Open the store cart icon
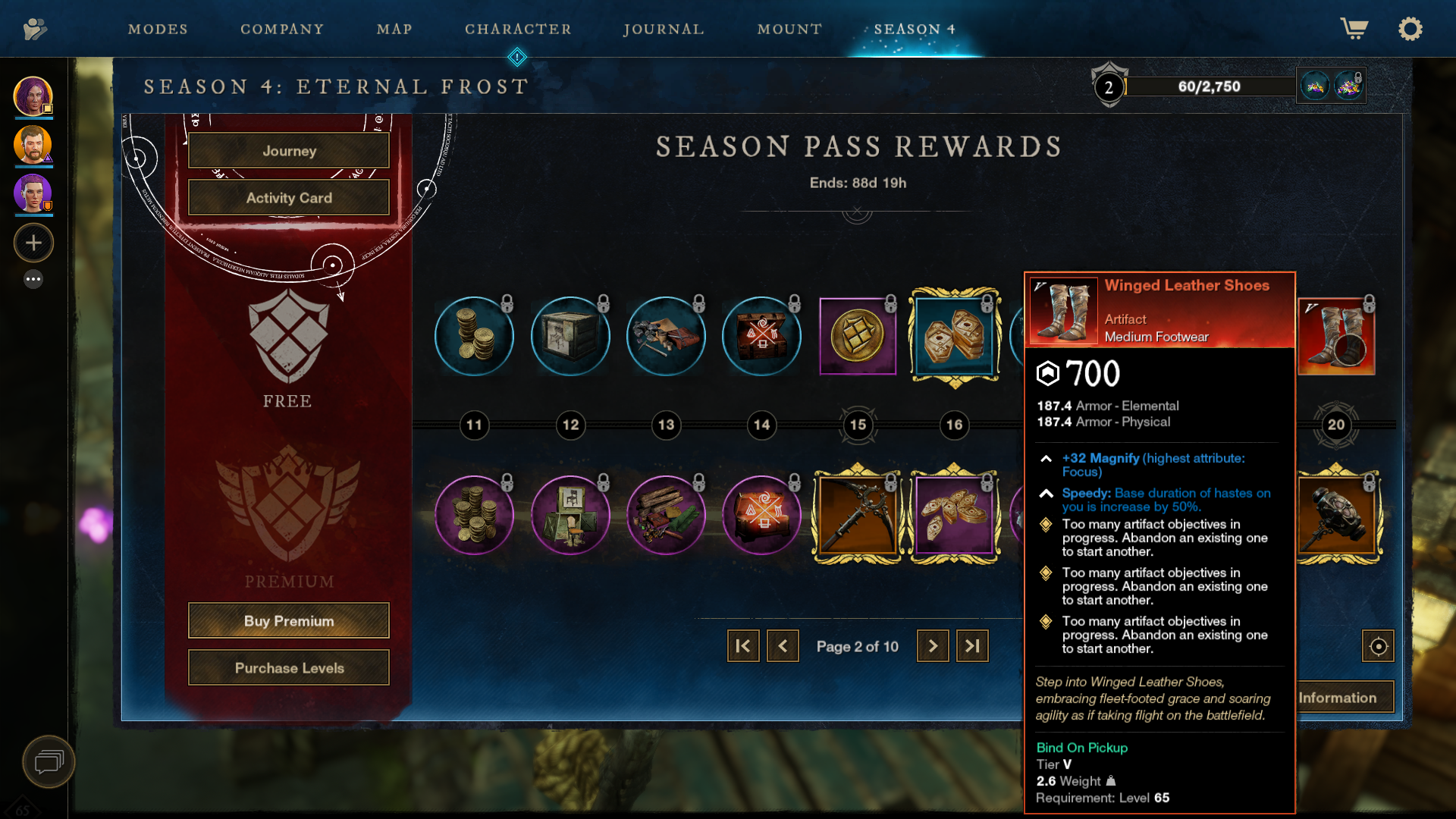 click(x=1354, y=30)
